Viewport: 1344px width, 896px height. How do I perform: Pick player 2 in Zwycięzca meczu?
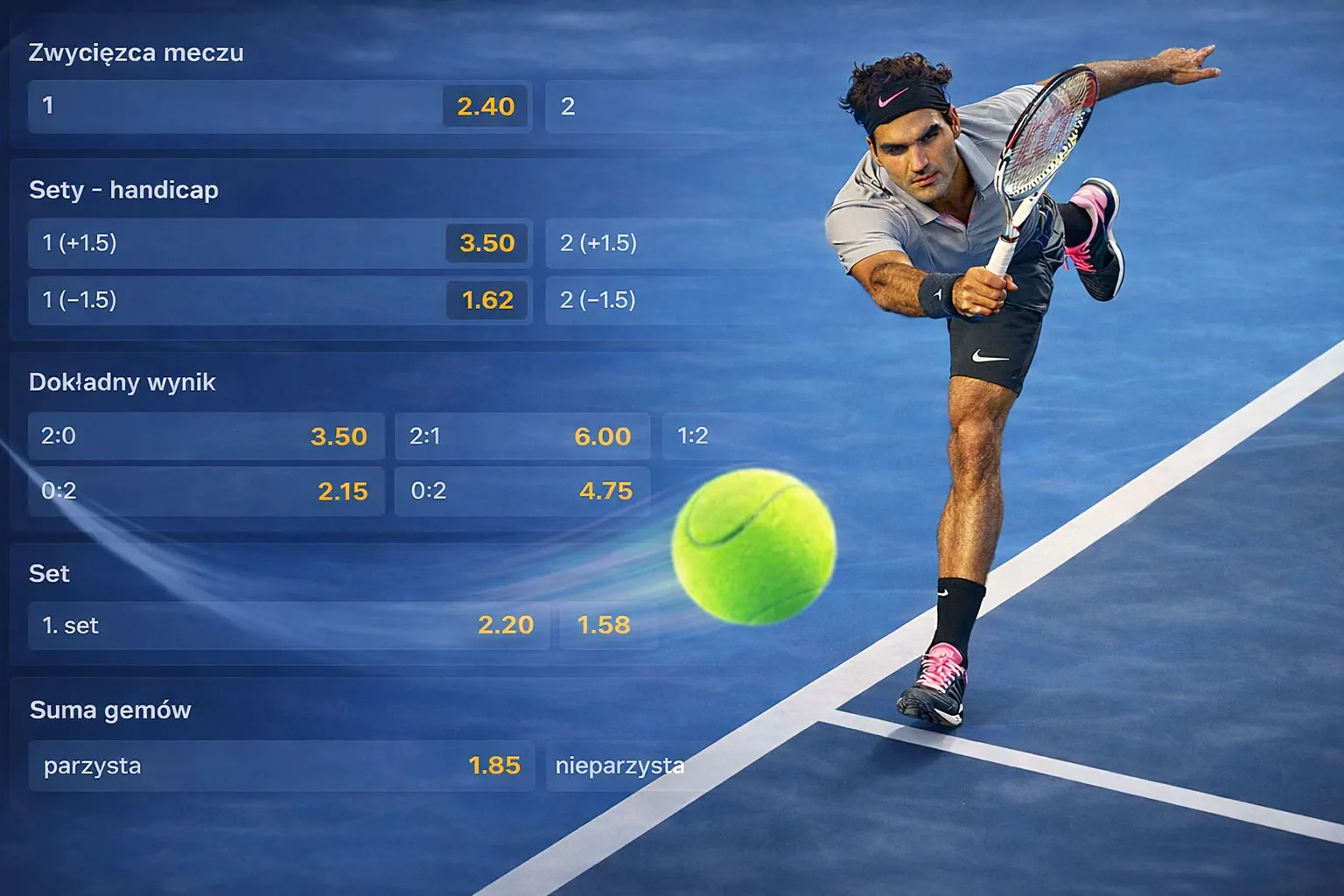(612, 107)
